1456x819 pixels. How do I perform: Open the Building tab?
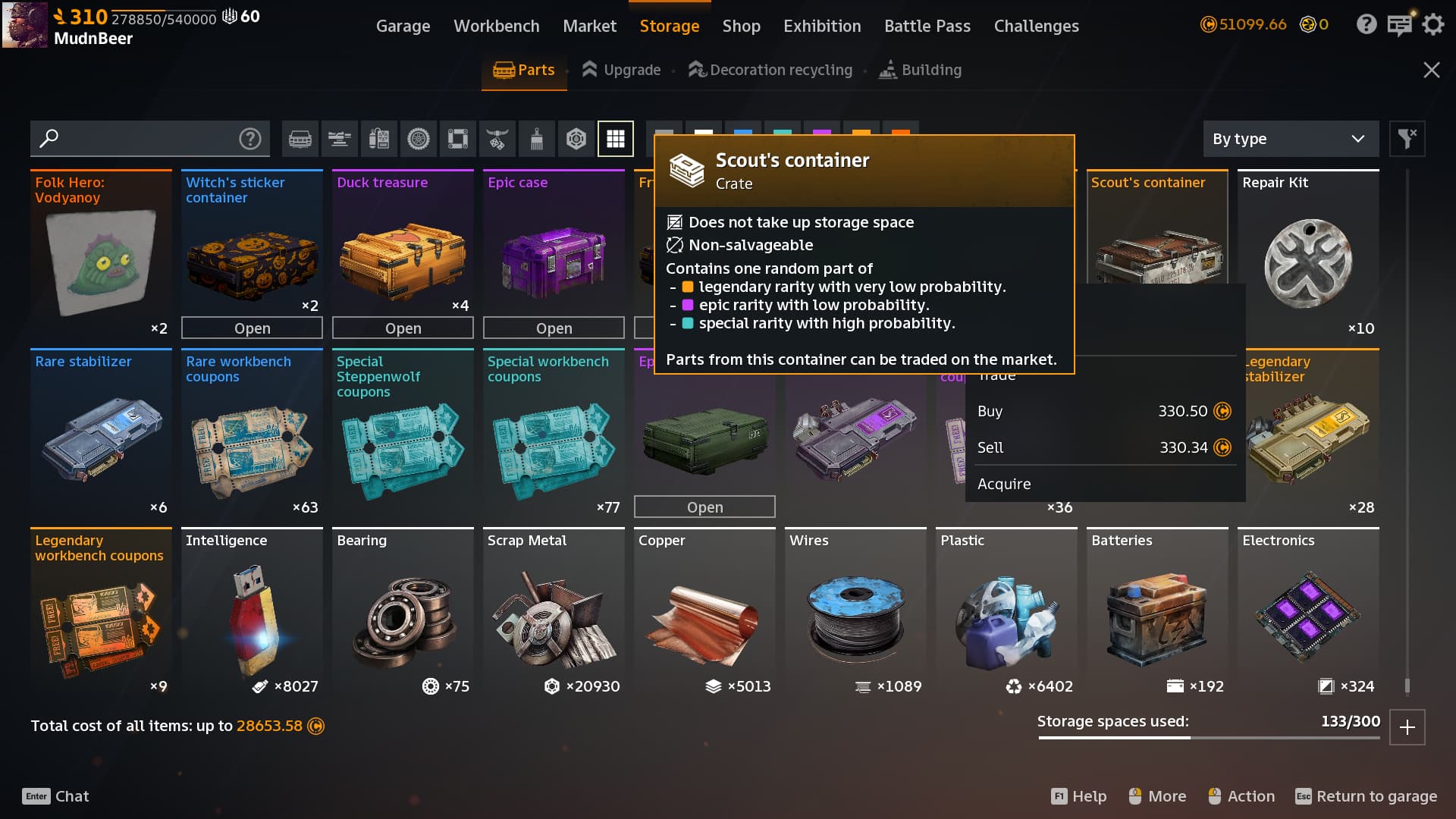point(920,70)
